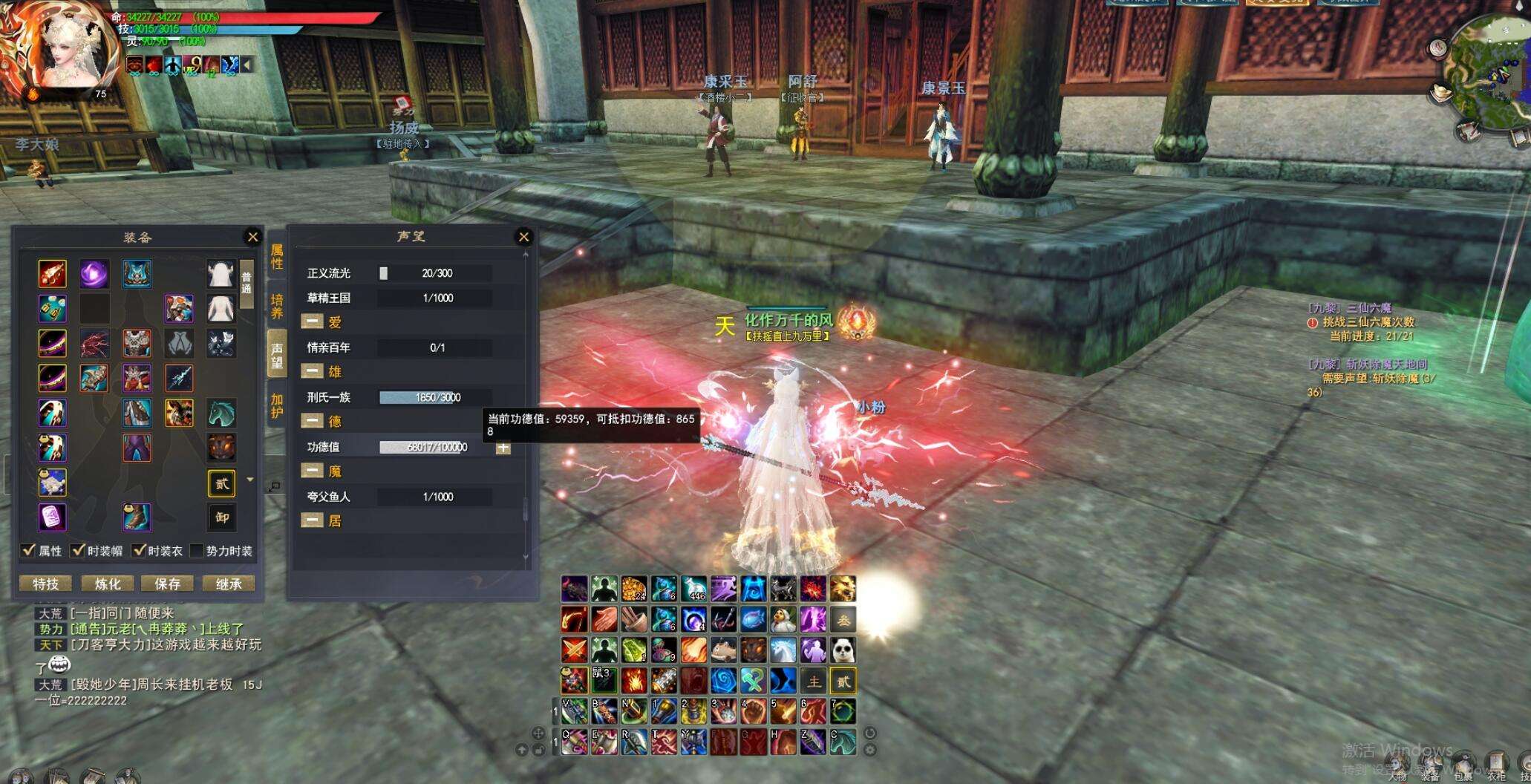Close the 装备 equipment panel
Screen dimensions: 1531x784
[252, 237]
